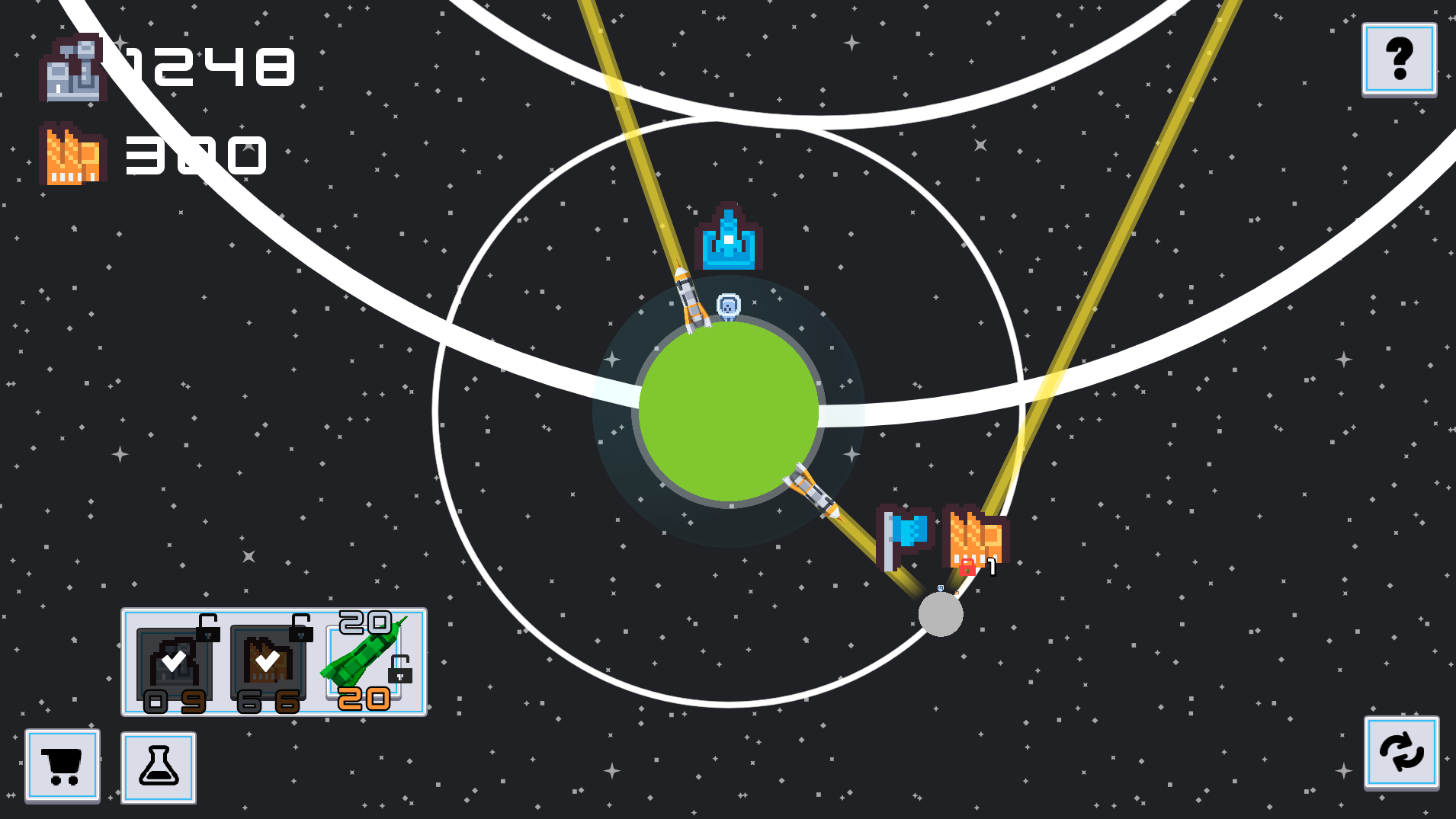Click the wheat building resource icon

point(72,152)
